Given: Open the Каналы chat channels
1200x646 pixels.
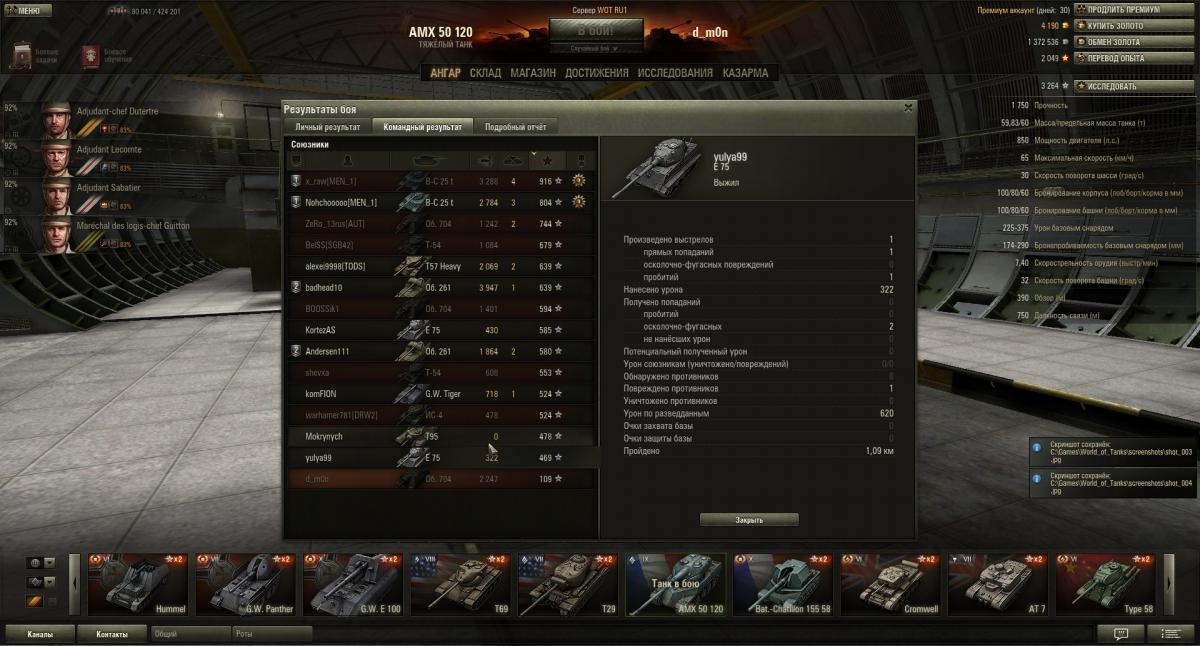Looking at the screenshot, I should 40,634.
